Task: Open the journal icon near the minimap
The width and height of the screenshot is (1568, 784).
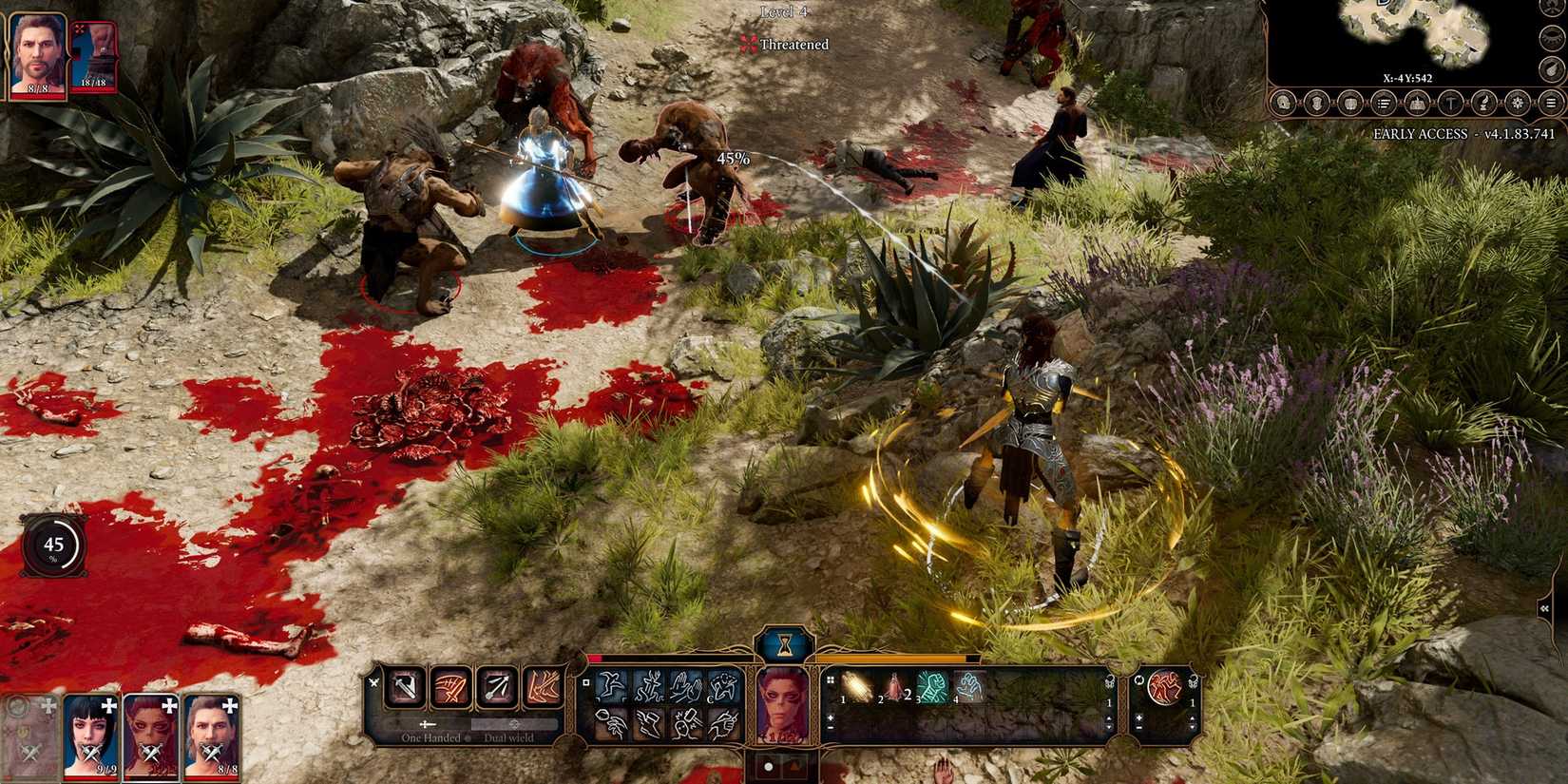Action: point(1384,103)
